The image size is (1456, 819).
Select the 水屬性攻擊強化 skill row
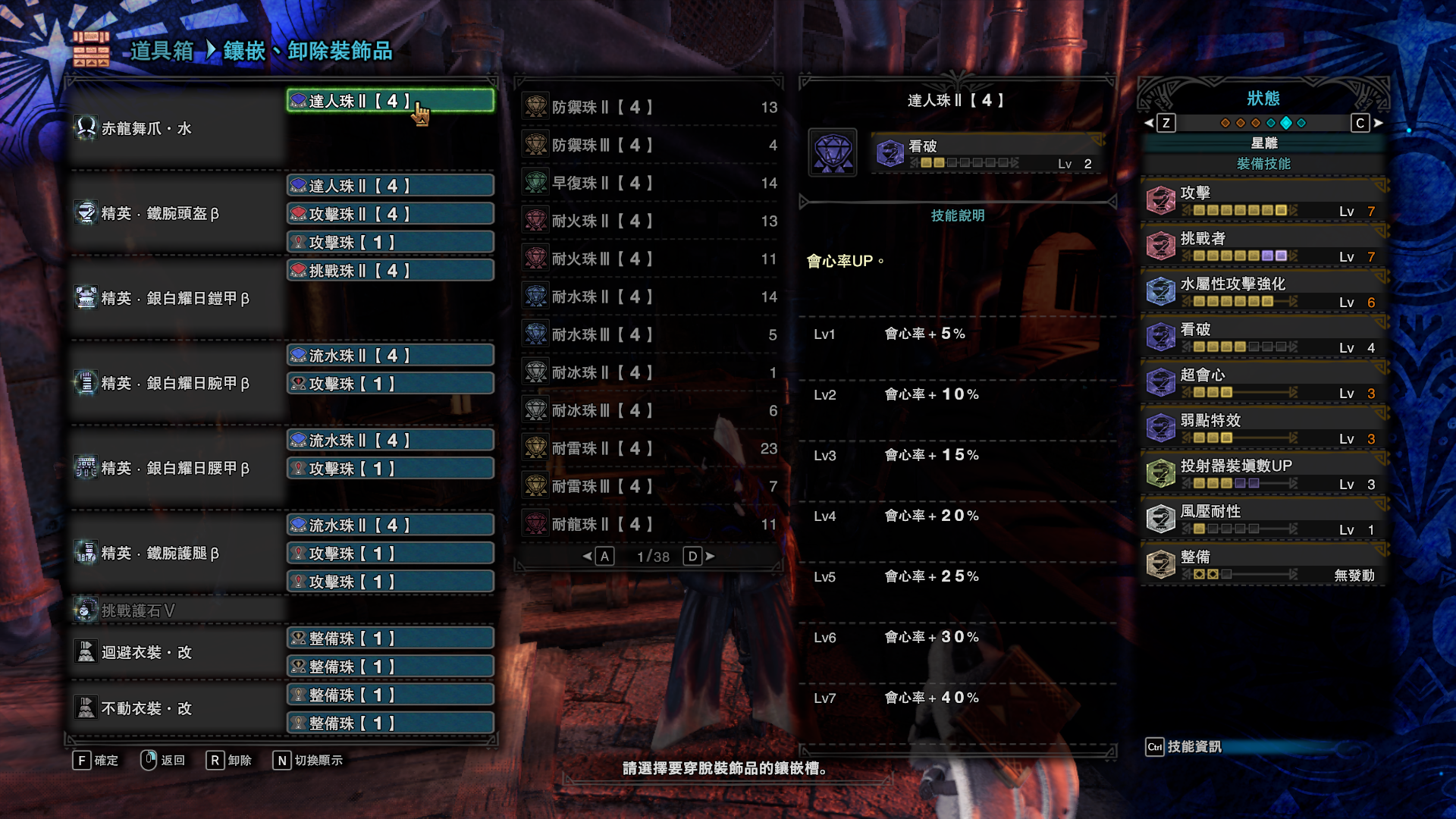click(x=1263, y=291)
